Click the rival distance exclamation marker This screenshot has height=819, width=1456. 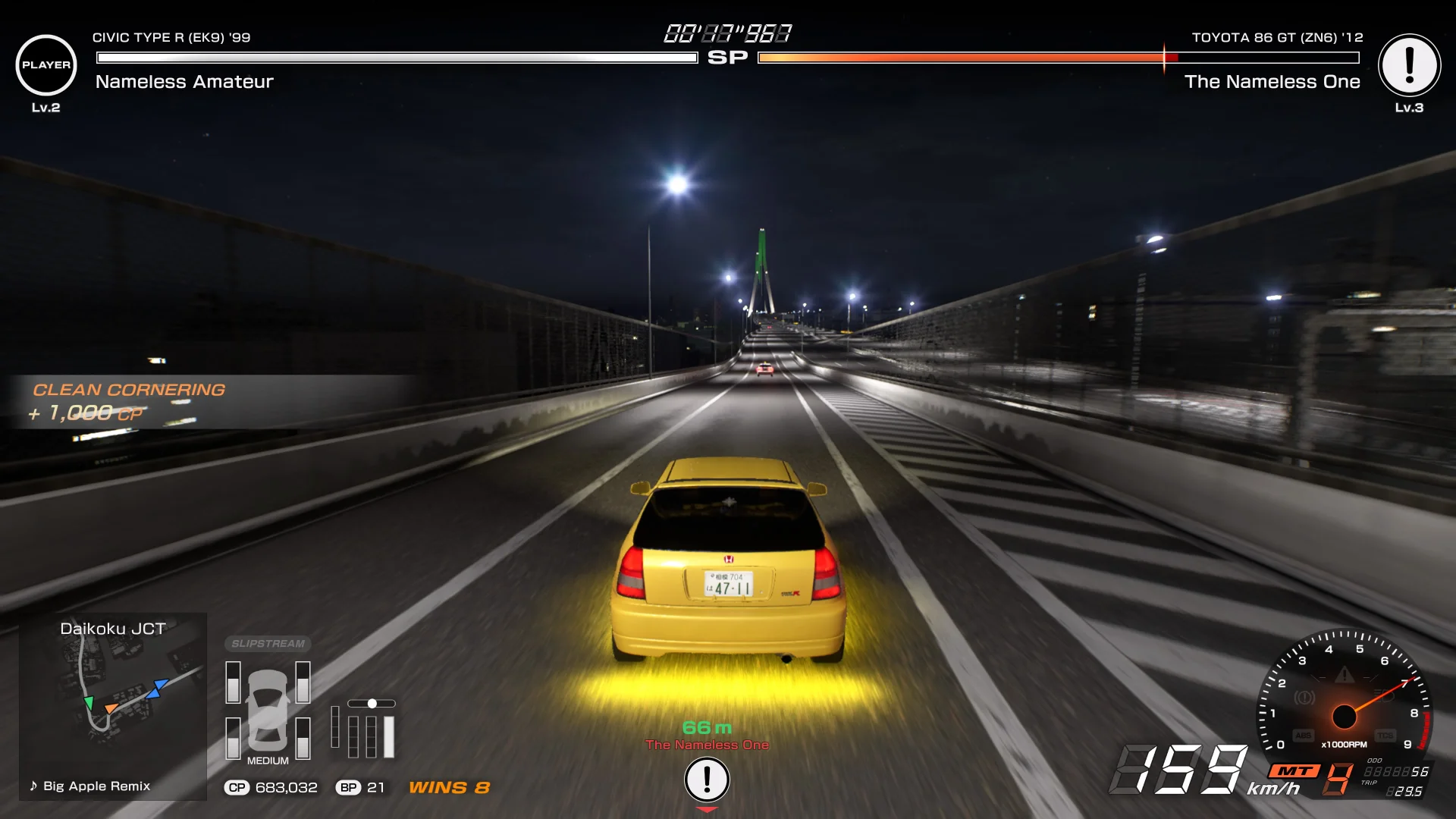pyautogui.click(x=707, y=780)
